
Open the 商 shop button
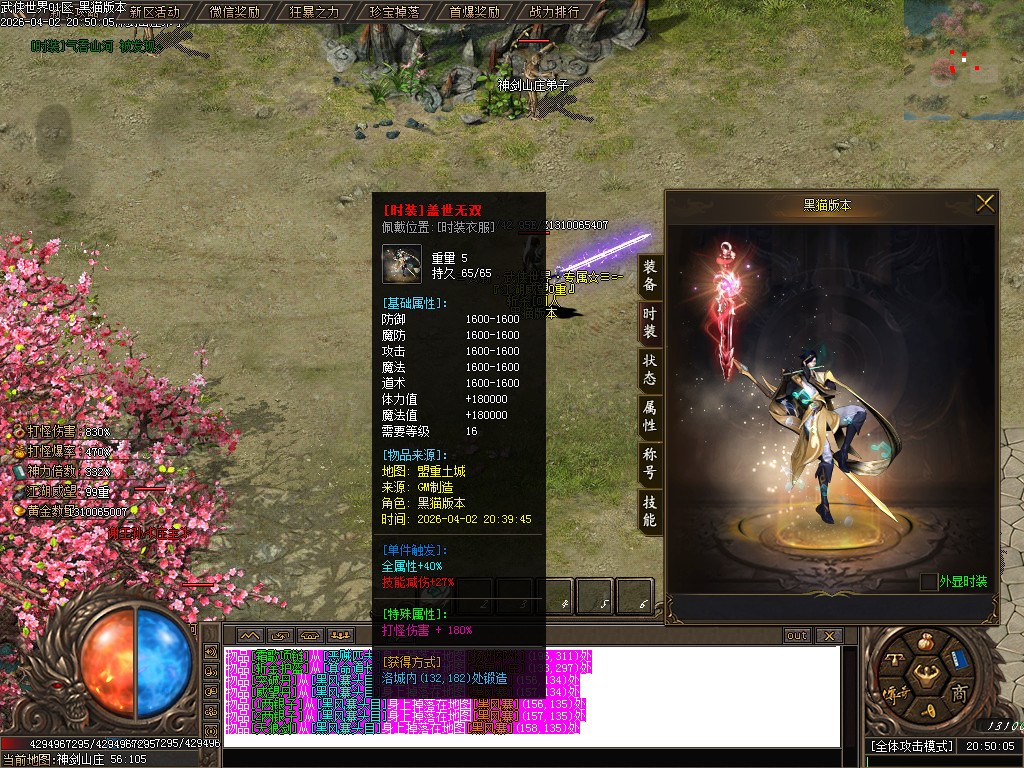point(959,694)
